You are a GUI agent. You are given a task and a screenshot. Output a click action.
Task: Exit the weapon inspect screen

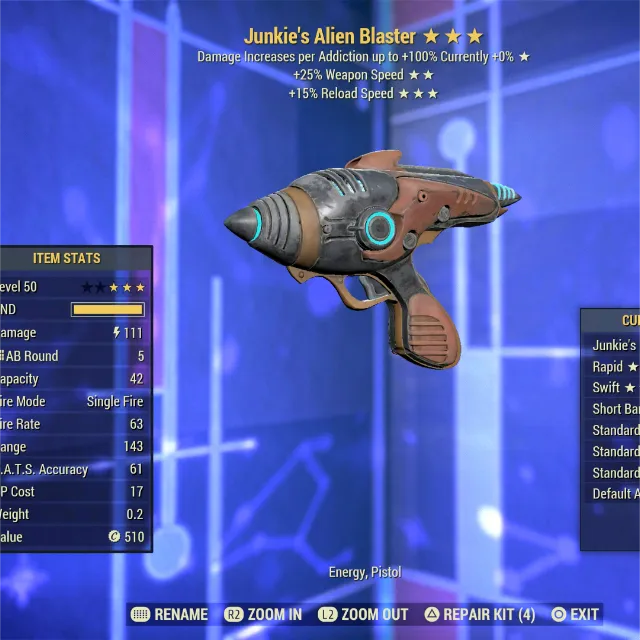point(575,615)
